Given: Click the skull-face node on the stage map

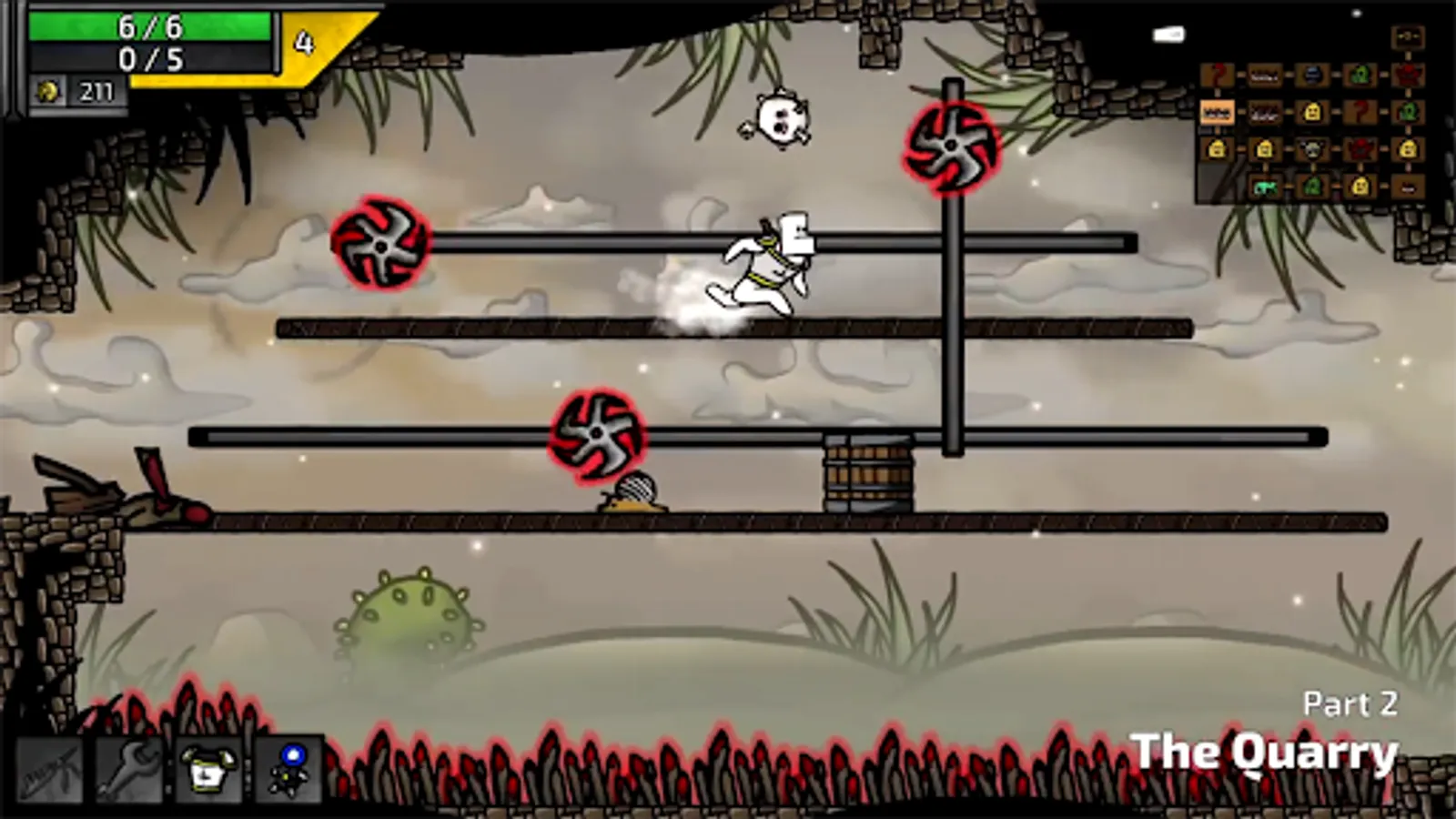Looking at the screenshot, I should (x=1312, y=149).
